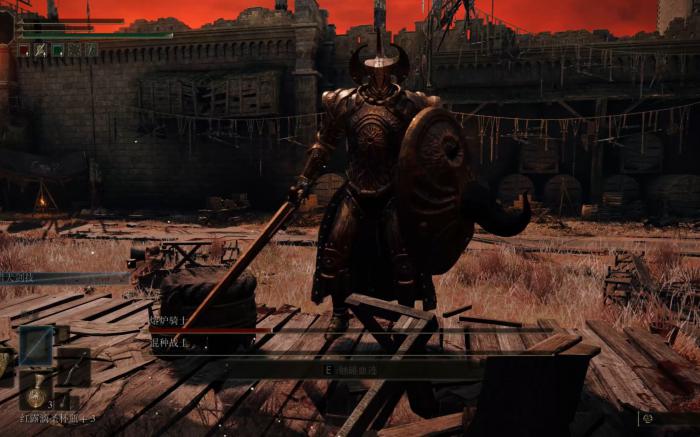Select the blue-framed spell slot
Screen dimensions: 700x437
tap(37, 344)
